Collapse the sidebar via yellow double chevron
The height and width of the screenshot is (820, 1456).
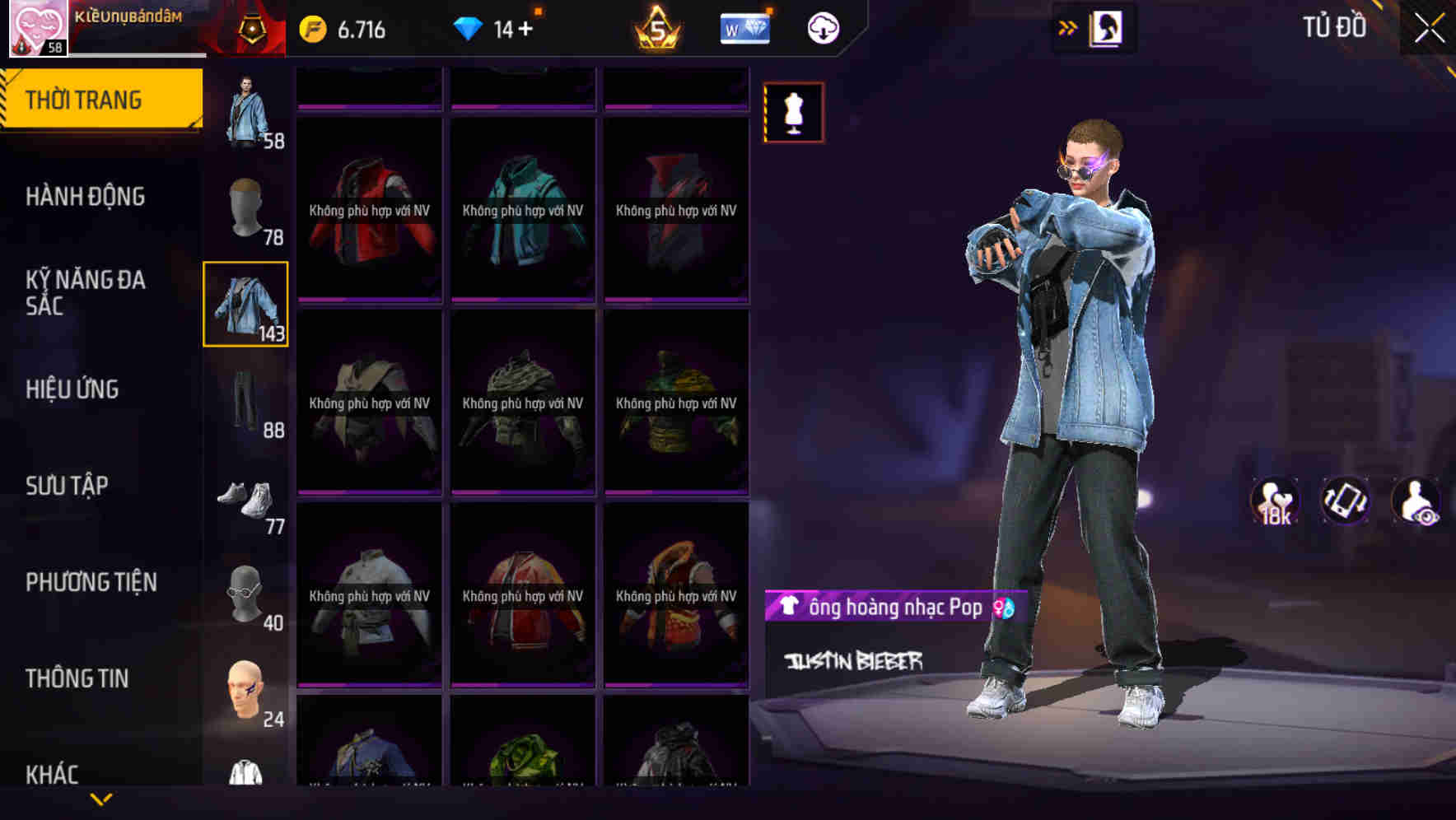point(1066,27)
